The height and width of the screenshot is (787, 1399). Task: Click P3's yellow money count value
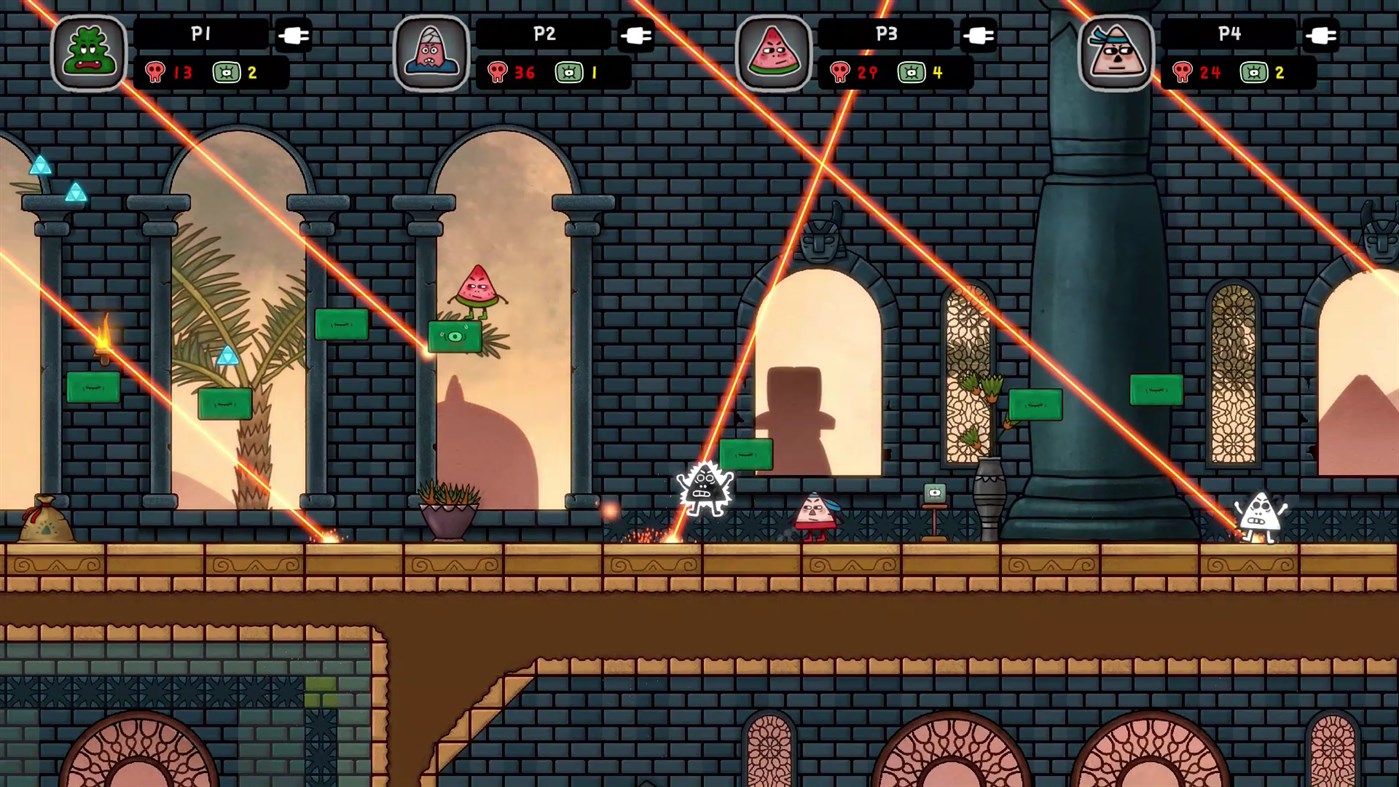click(939, 72)
